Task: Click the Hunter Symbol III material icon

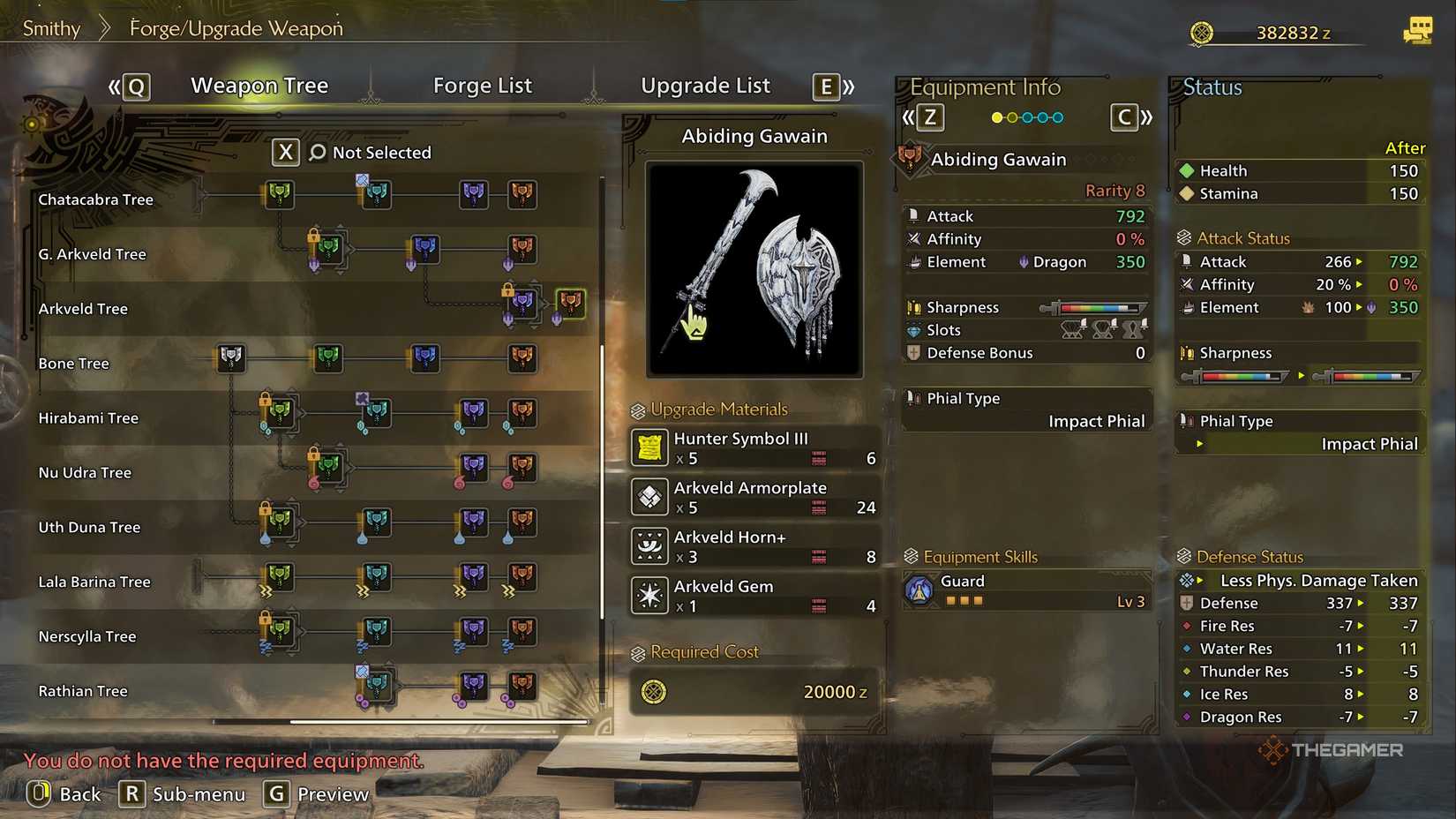Action: (649, 447)
